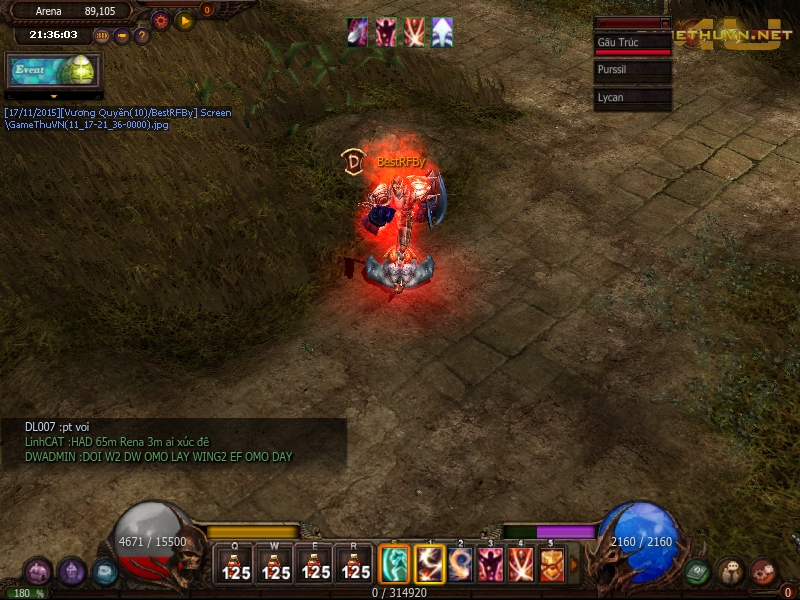The width and height of the screenshot is (800, 600).
Task: Select the highlighted skill in slot 1
Action: [430, 565]
